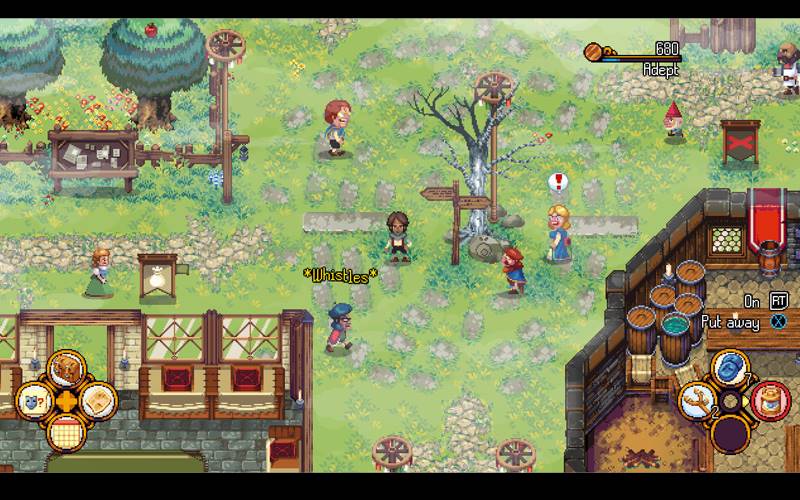Select the red-ringed jar item slot
Image resolution: width=800 pixels, height=500 pixels.
(770, 401)
